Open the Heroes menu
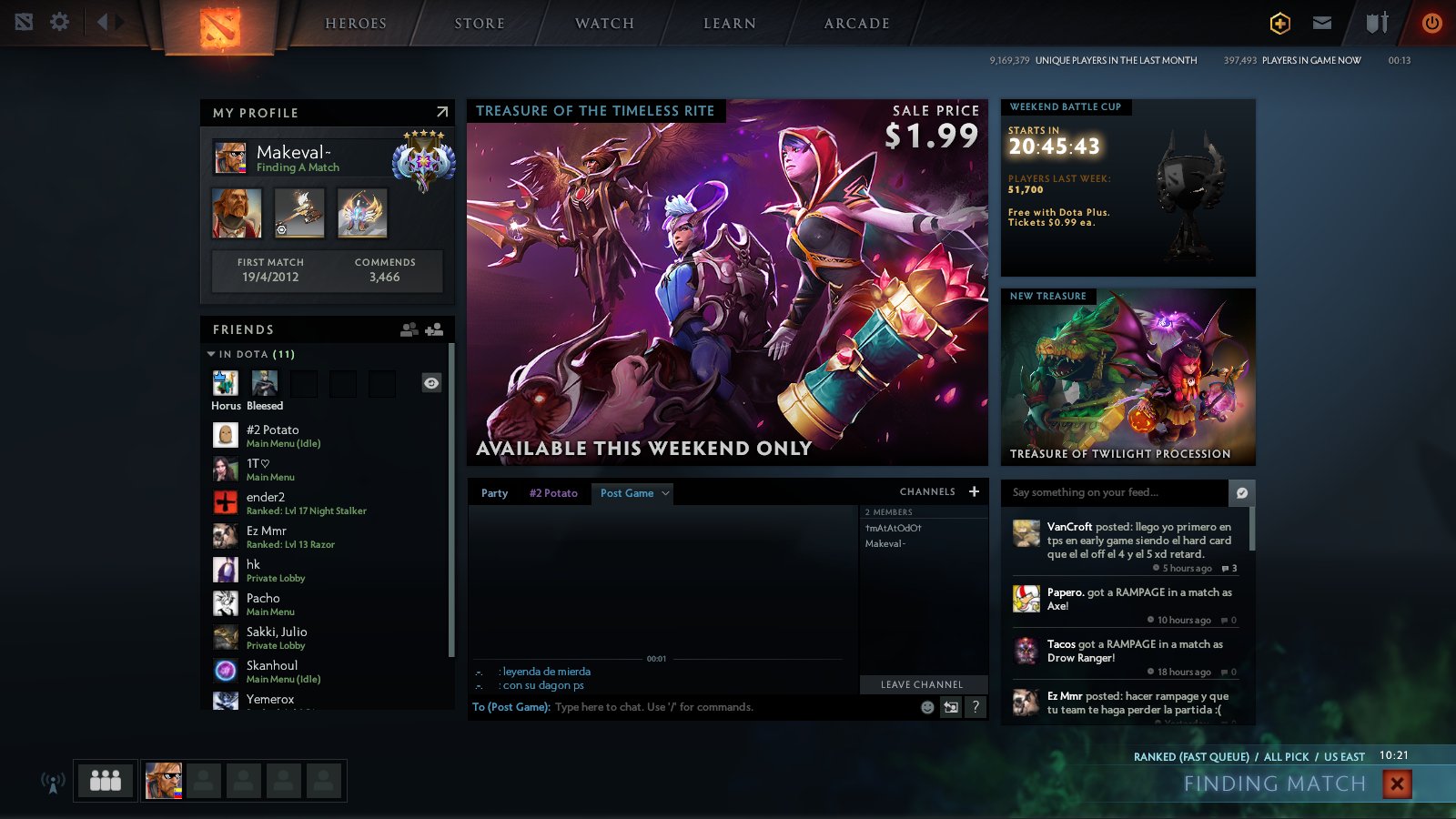 click(356, 24)
